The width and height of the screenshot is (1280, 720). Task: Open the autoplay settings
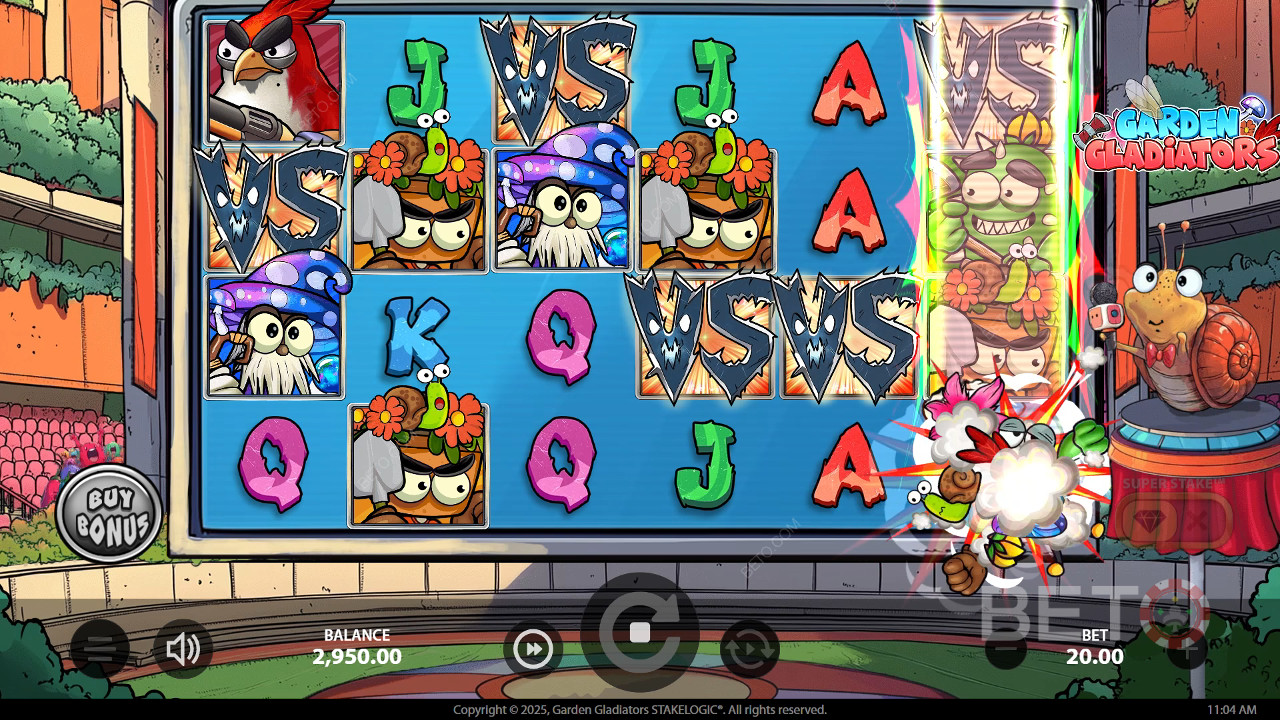pos(749,650)
